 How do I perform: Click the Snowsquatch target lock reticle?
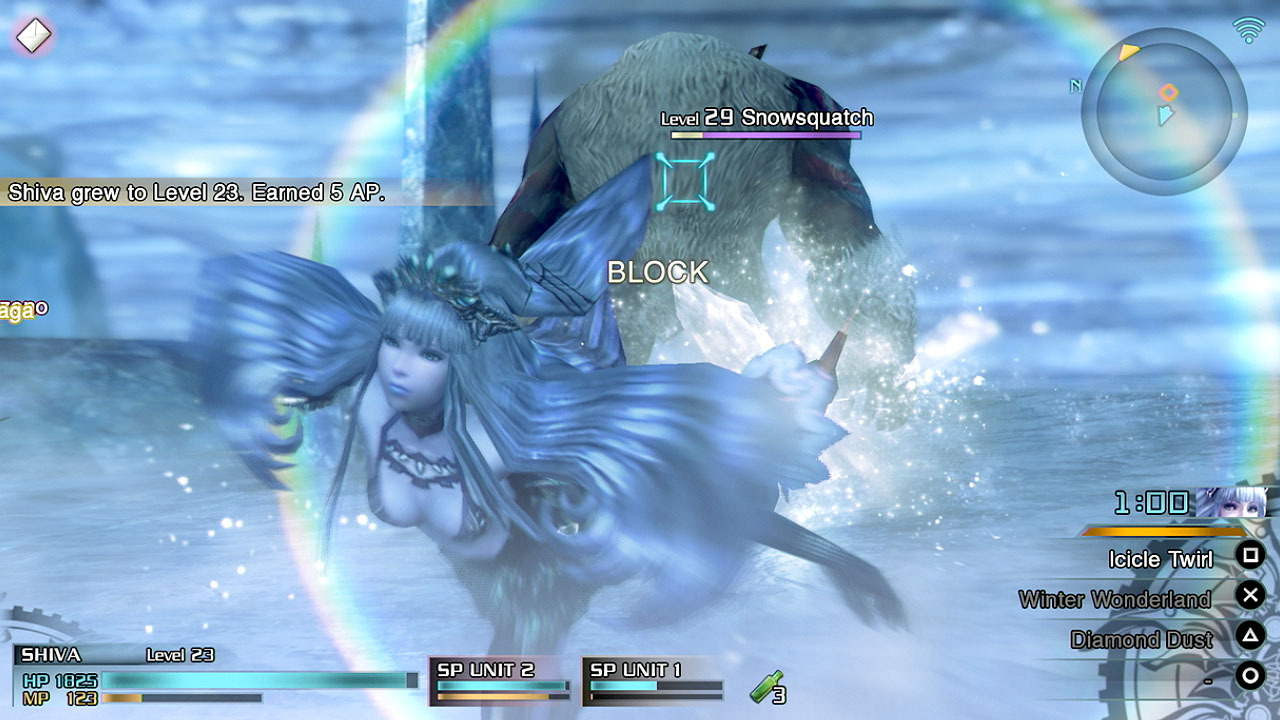click(x=685, y=181)
